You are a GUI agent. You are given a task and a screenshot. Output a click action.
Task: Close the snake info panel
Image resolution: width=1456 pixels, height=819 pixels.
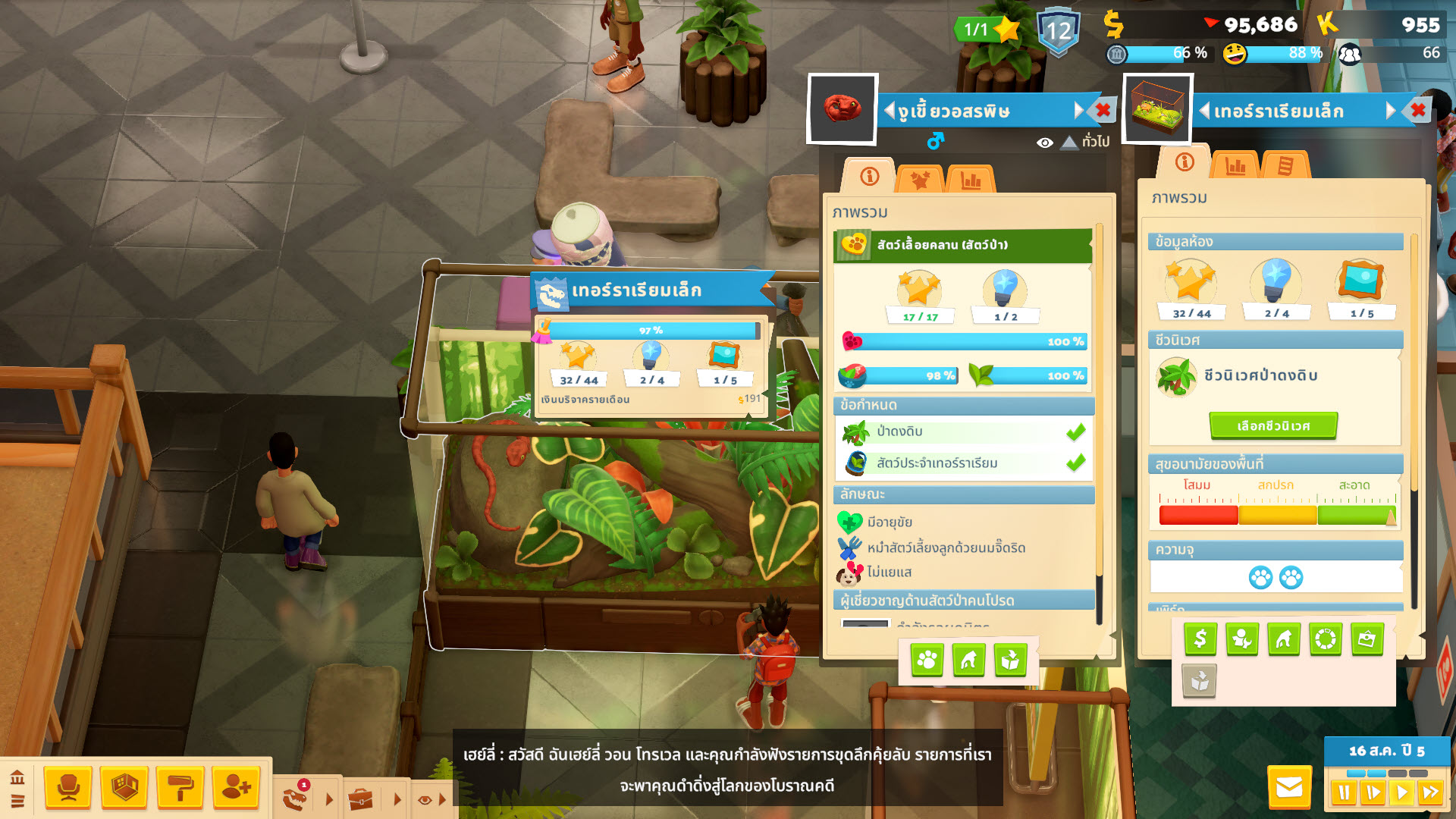click(x=1103, y=110)
